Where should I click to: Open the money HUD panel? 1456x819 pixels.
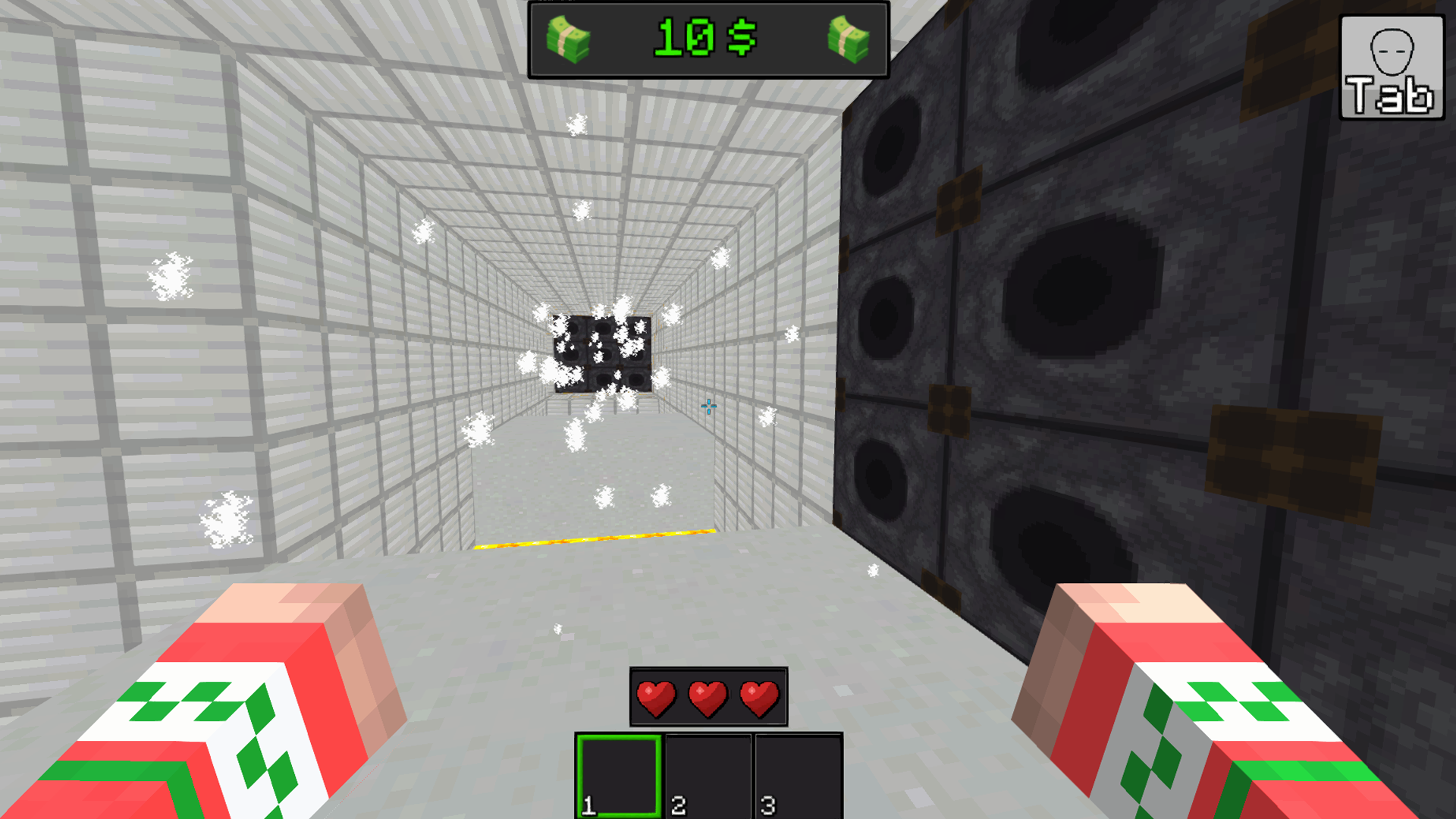[708, 41]
